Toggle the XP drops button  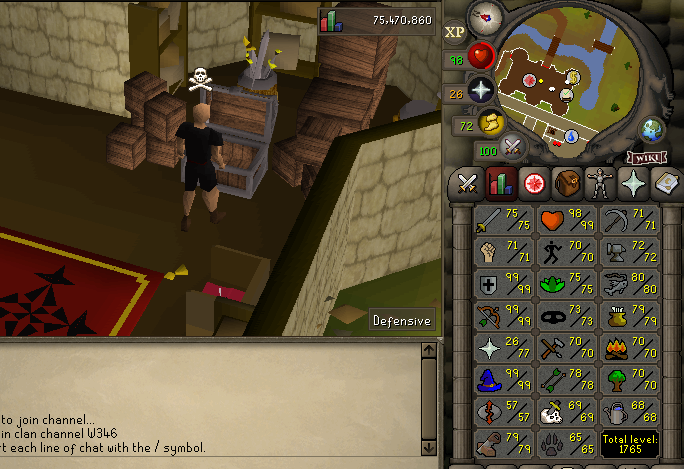(455, 31)
